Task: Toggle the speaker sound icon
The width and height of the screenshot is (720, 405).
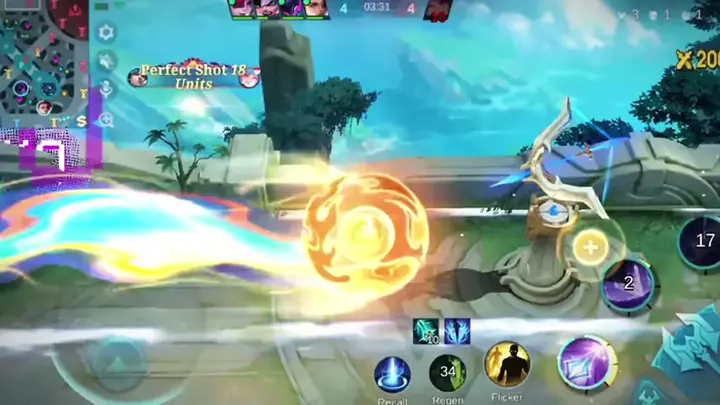Action: pos(105,61)
